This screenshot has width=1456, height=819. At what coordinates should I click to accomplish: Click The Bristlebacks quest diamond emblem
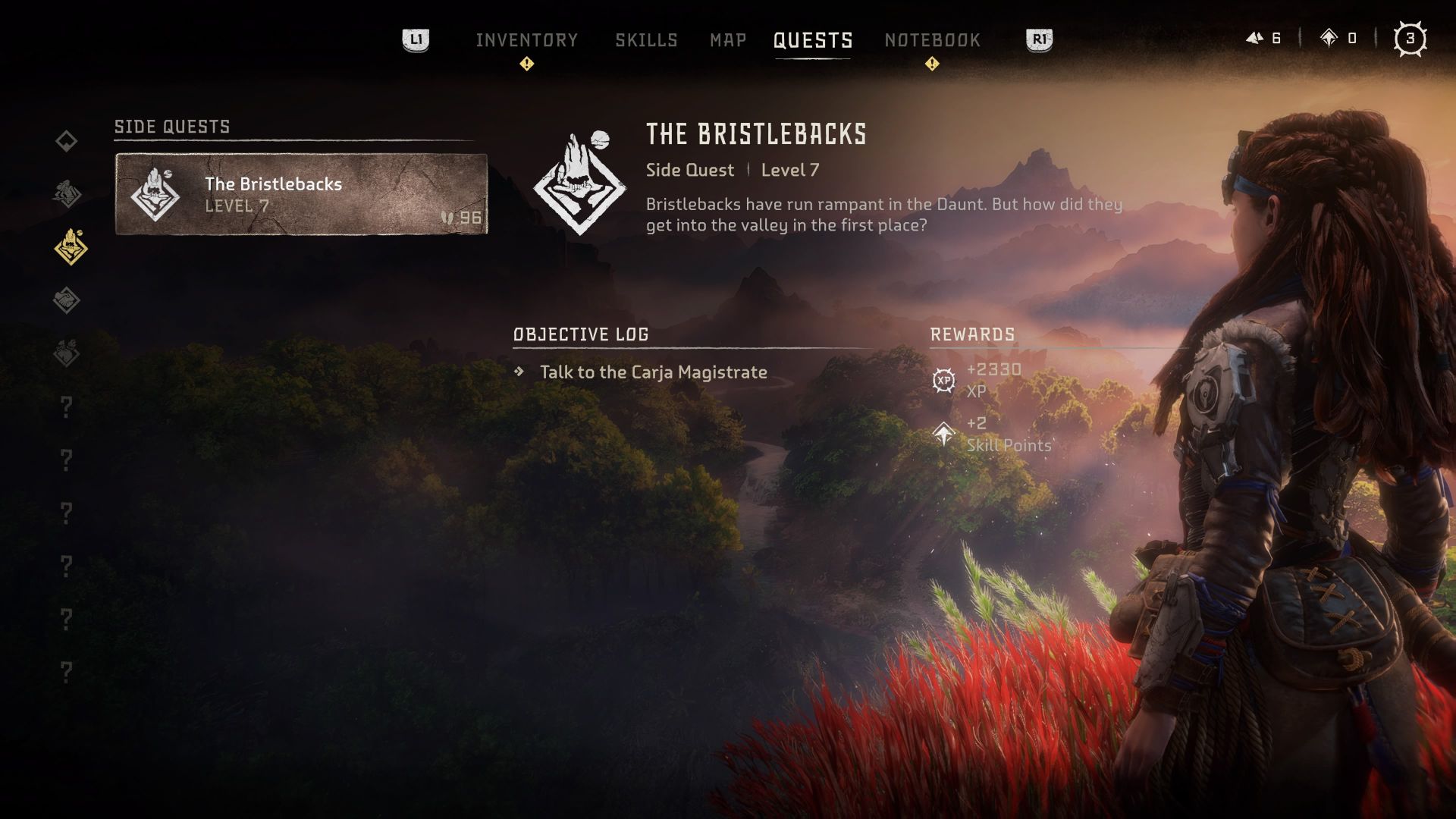coord(578,184)
